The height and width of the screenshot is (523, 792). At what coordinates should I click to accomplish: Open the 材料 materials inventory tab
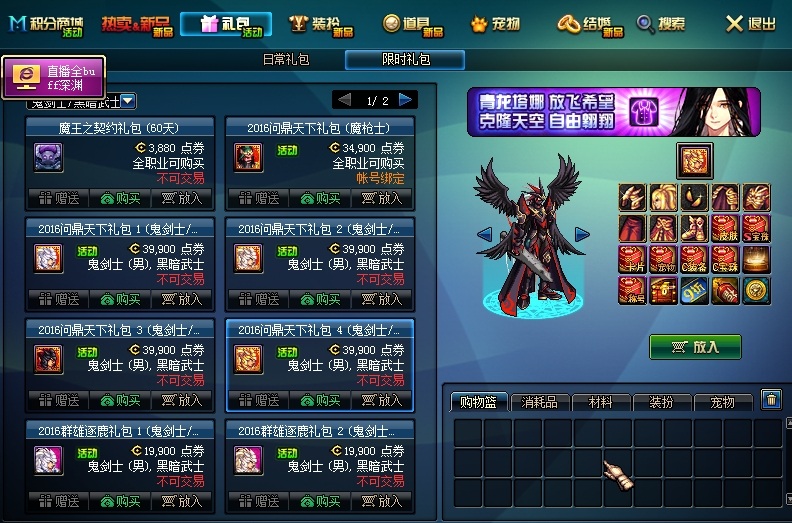tap(601, 402)
